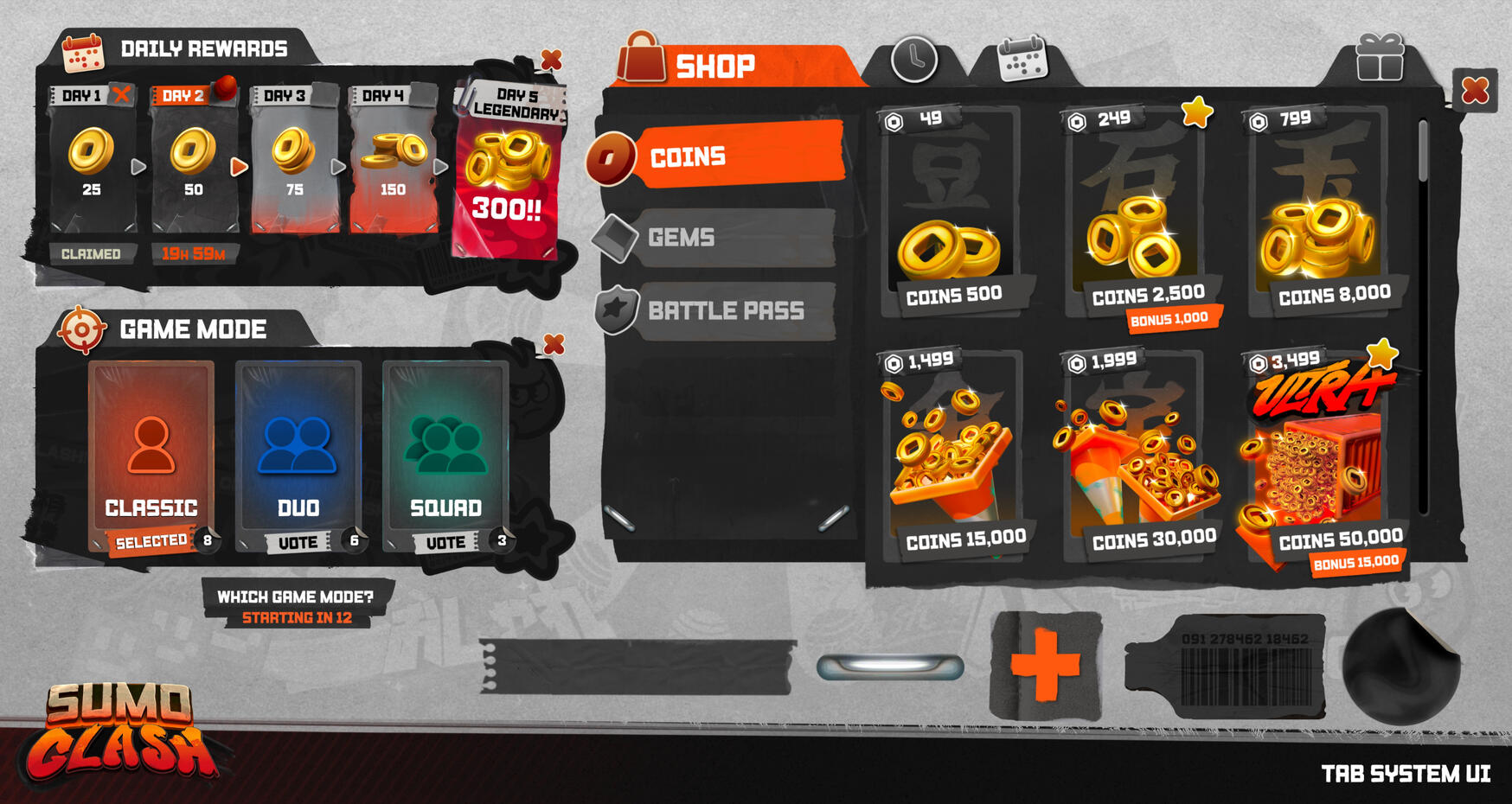Vote for Duo game mode
The height and width of the screenshot is (804, 1512).
click(x=298, y=542)
